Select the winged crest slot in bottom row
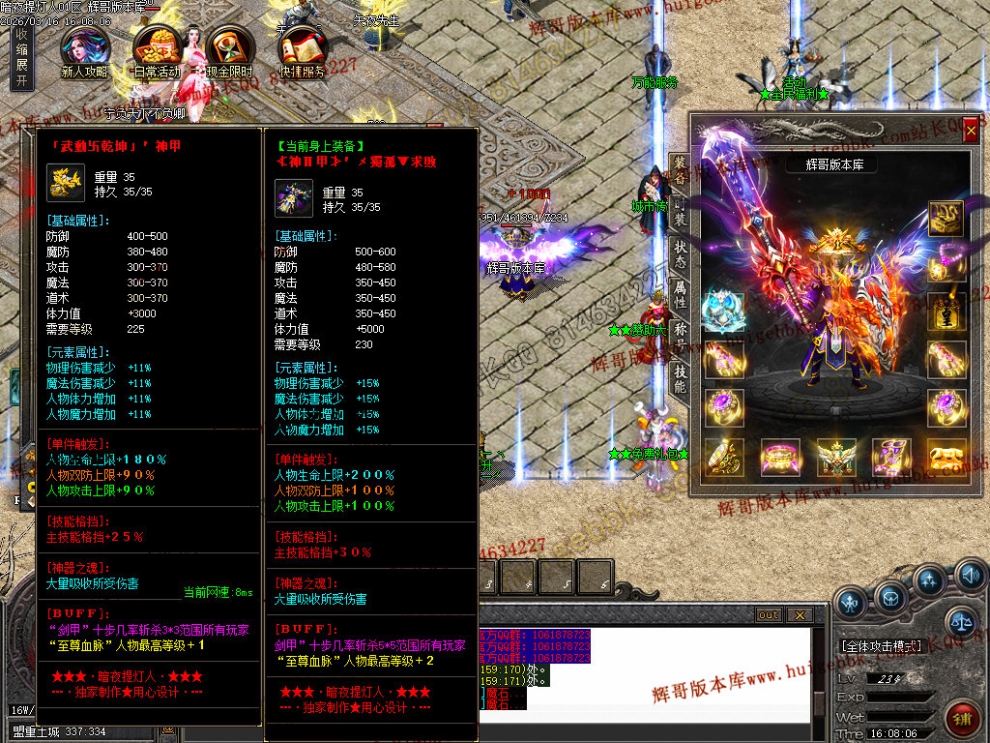This screenshot has height=743, width=990. [x=835, y=457]
